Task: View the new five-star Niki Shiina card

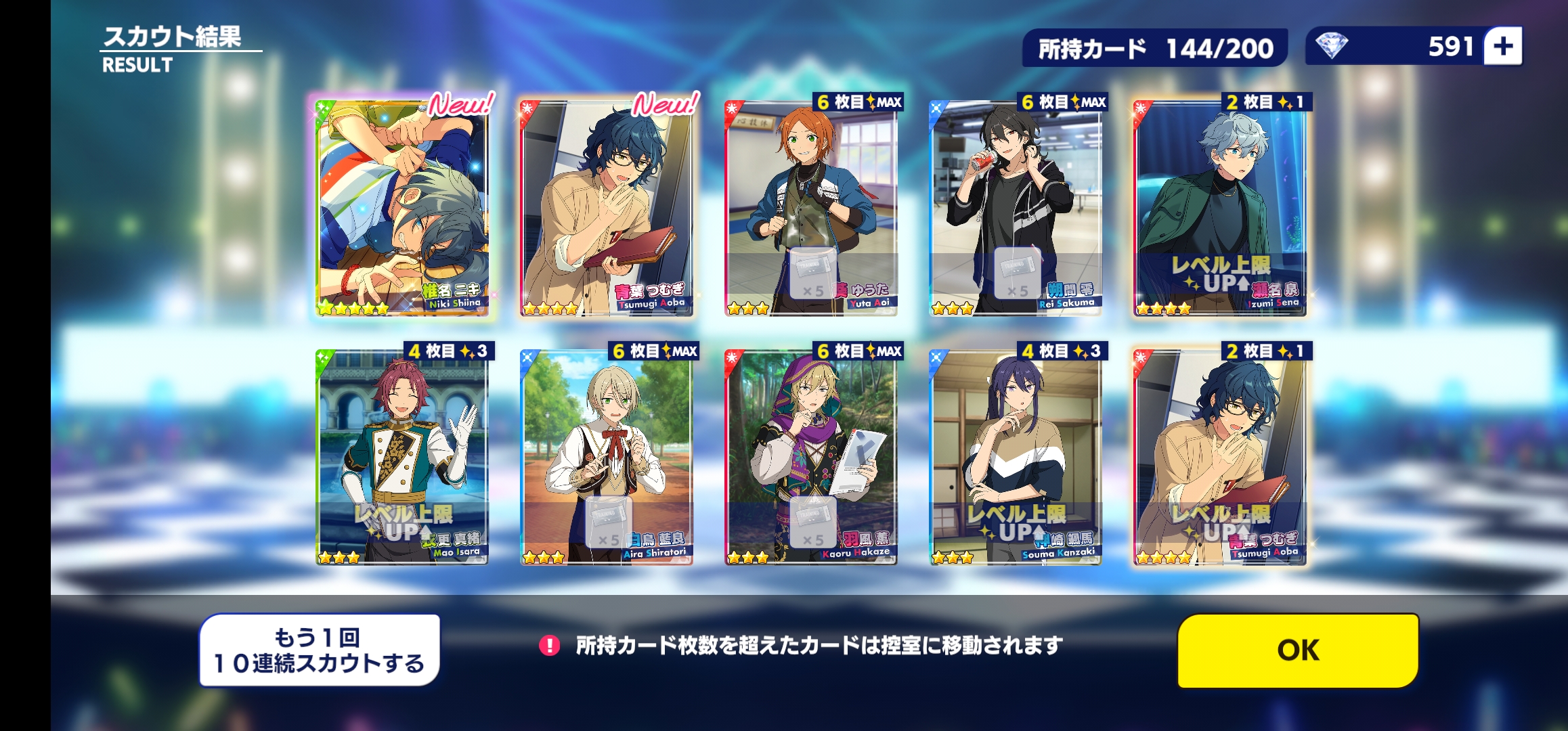Action: (x=402, y=208)
